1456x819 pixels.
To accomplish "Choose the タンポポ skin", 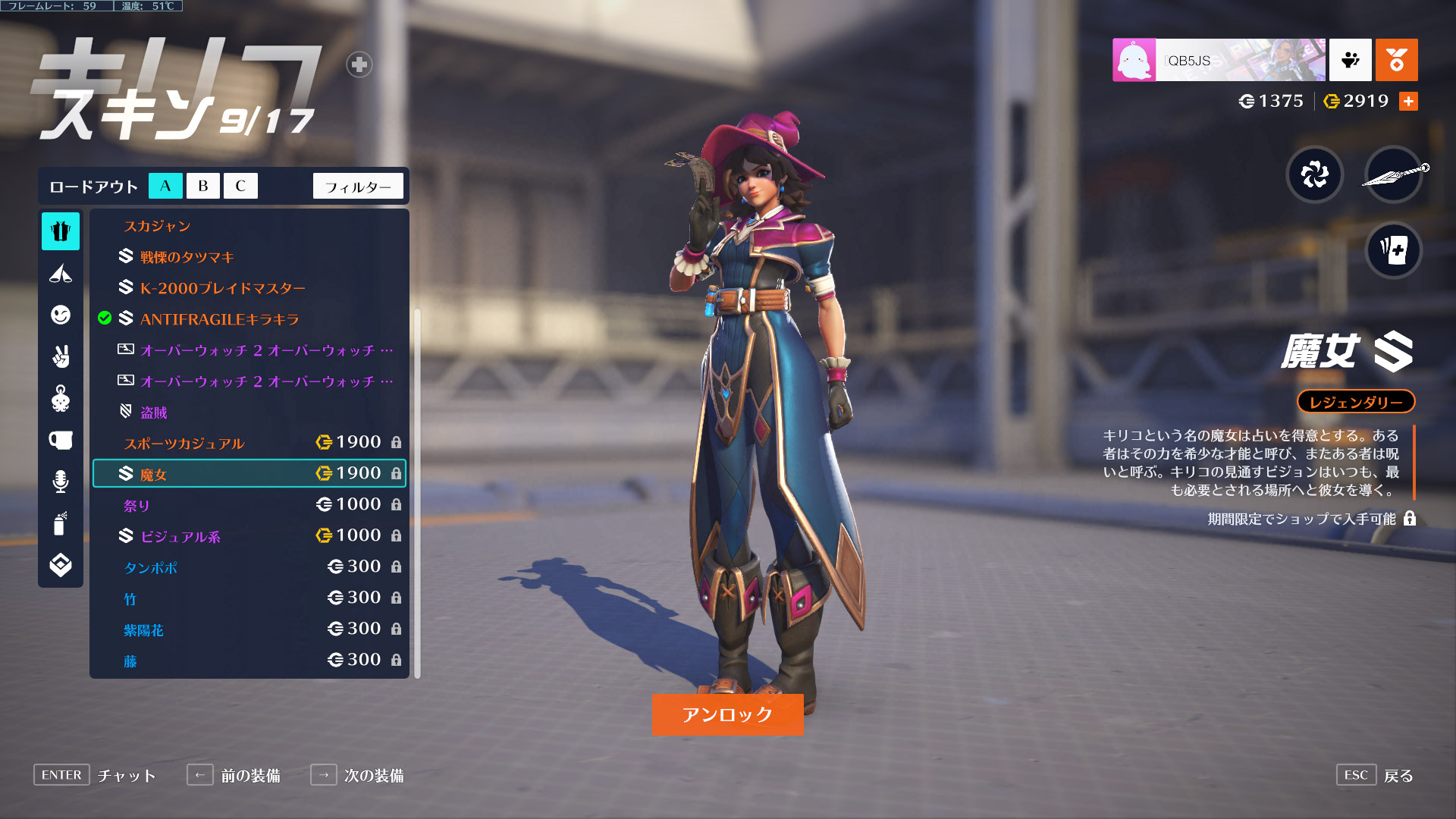I will click(x=249, y=567).
